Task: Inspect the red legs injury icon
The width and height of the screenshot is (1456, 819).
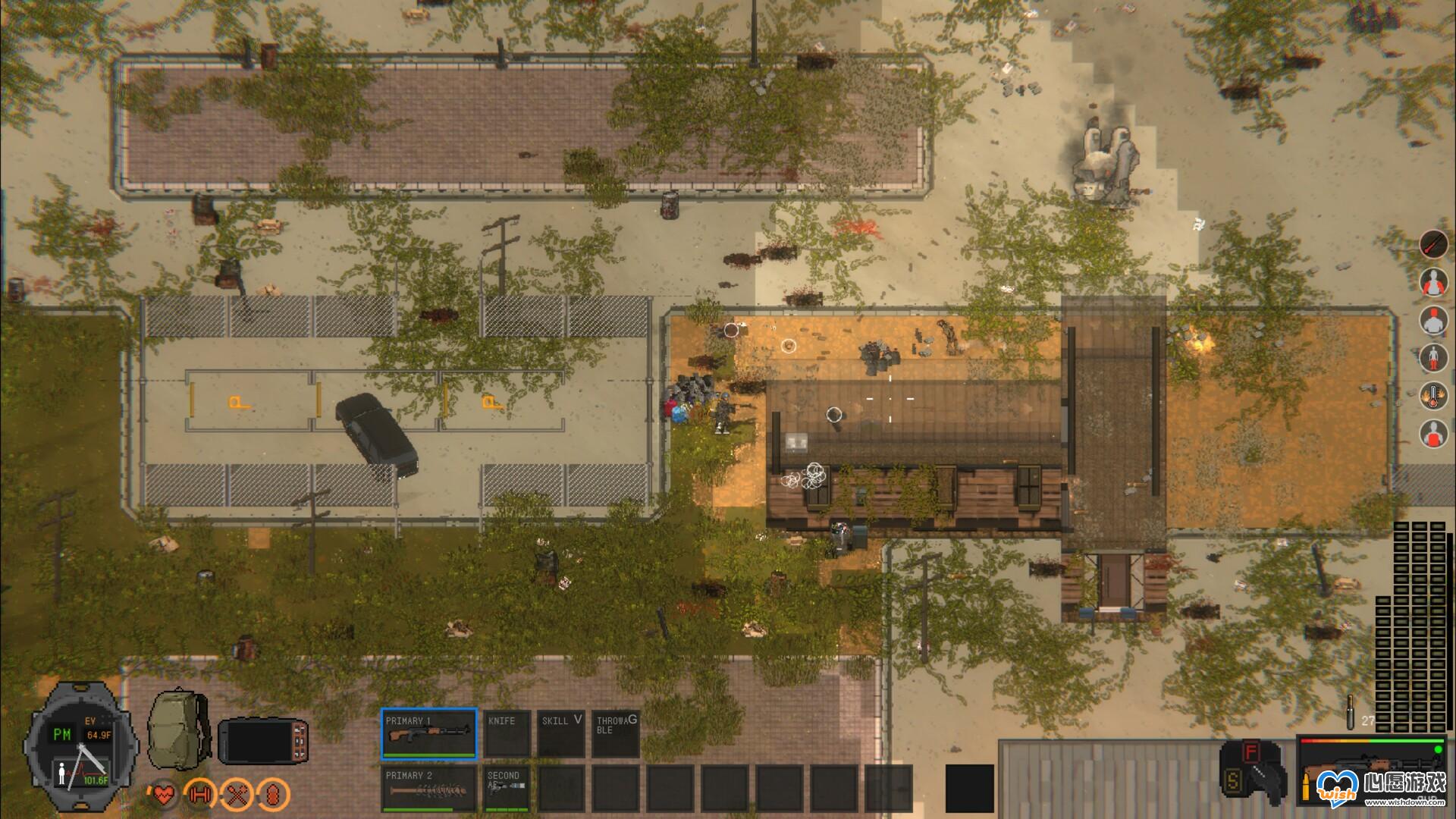Action: pos(1434,357)
